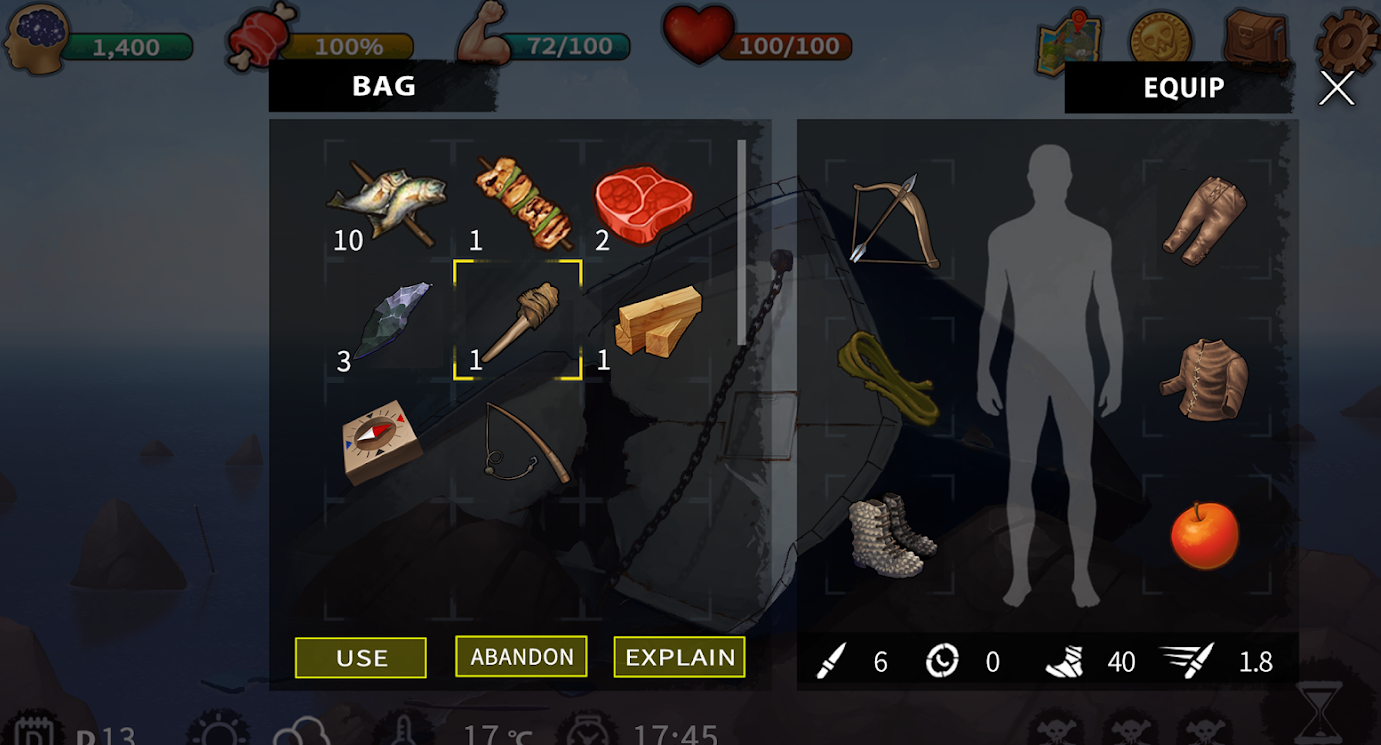The image size is (1381, 745).
Task: Pick the torch in the bag
Action: (518, 320)
